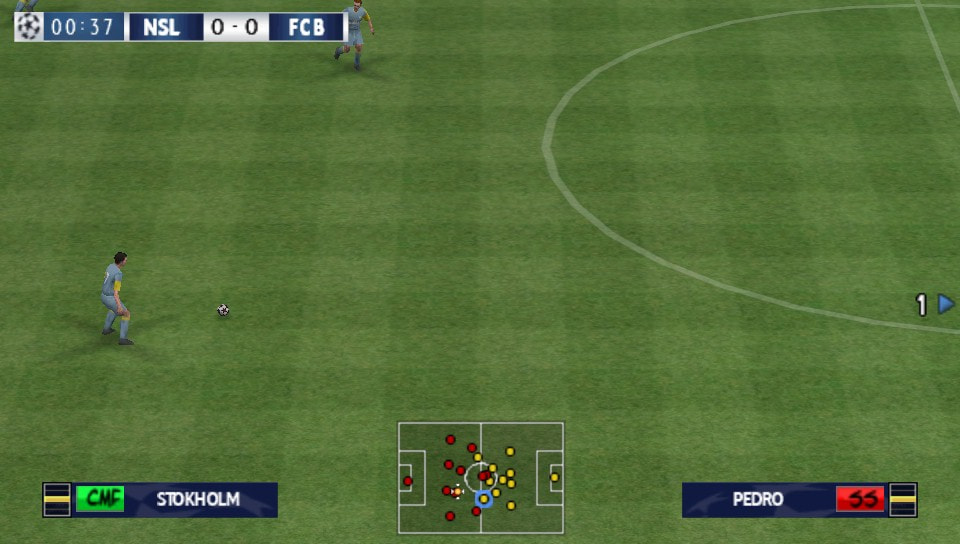The height and width of the screenshot is (544, 960).
Task: Click the red SS position badge
Action: point(860,499)
